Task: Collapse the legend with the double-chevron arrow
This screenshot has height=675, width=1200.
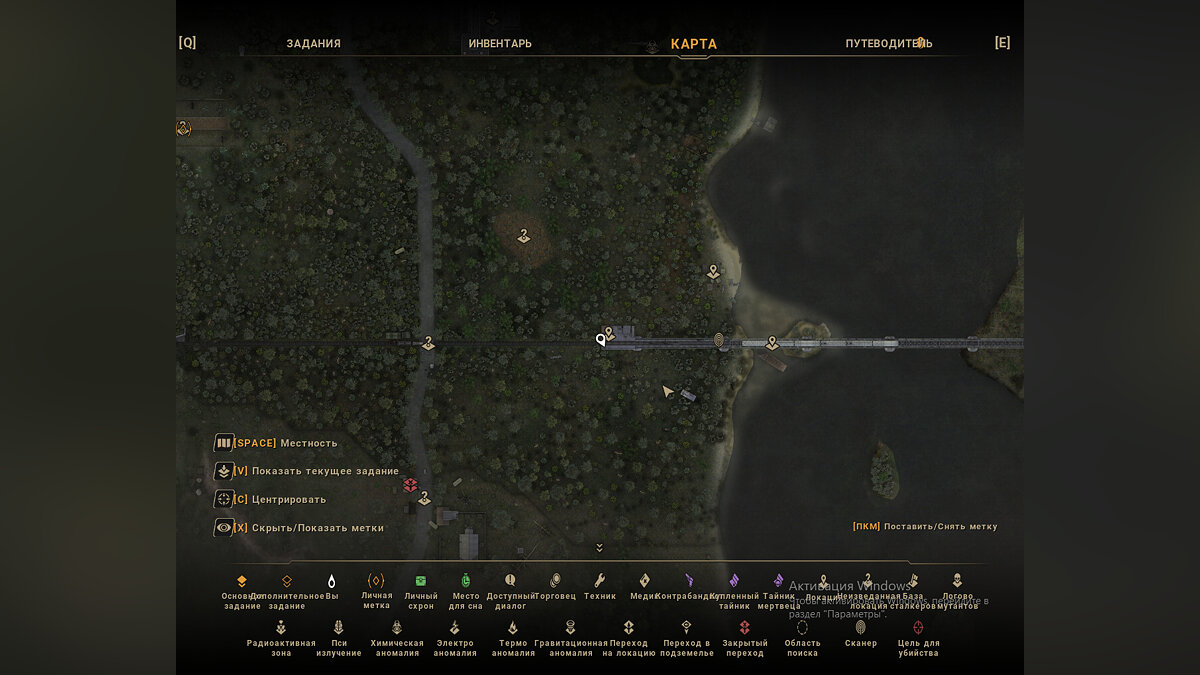Action: point(599,547)
